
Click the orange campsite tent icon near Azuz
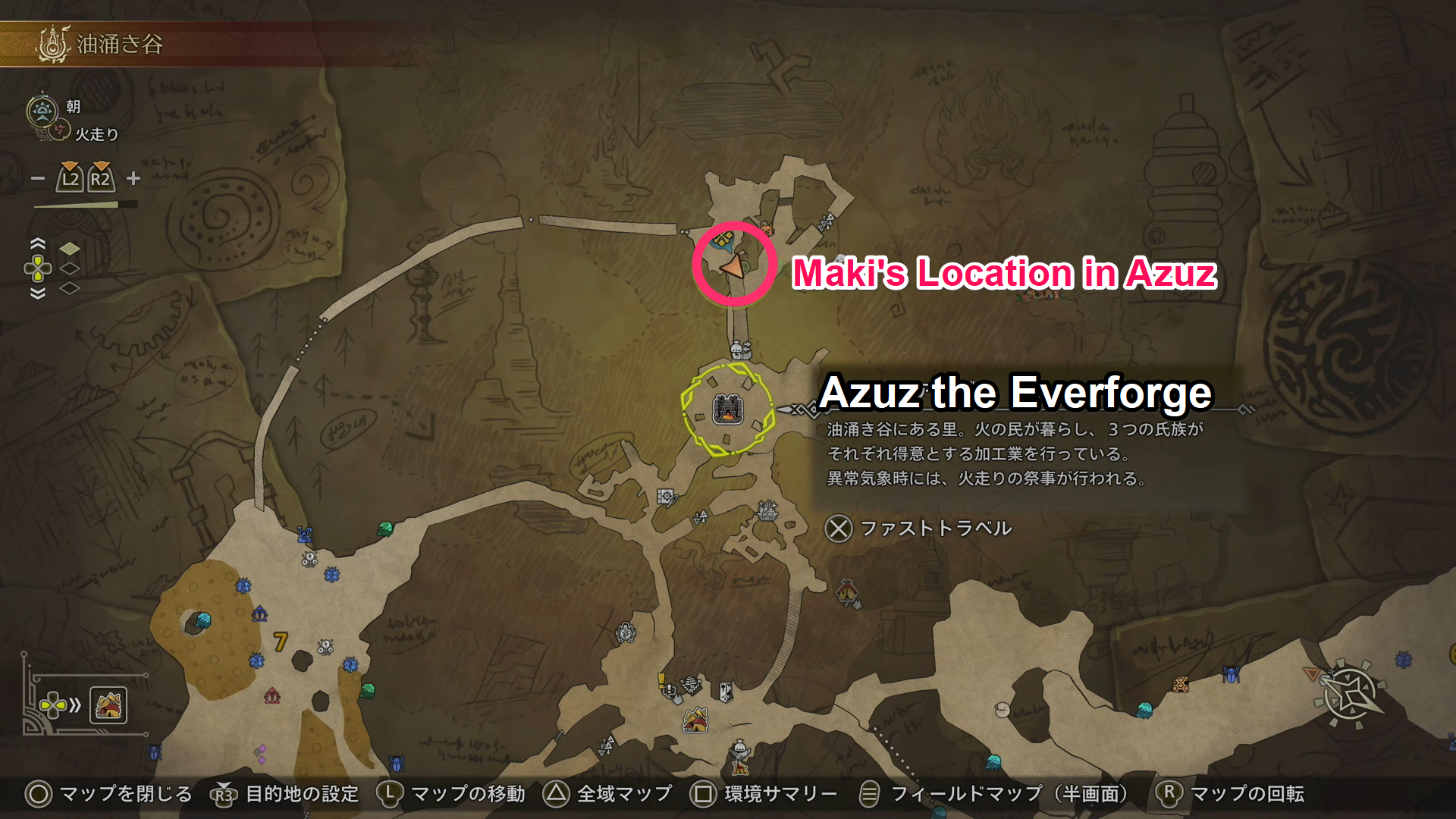(696, 720)
